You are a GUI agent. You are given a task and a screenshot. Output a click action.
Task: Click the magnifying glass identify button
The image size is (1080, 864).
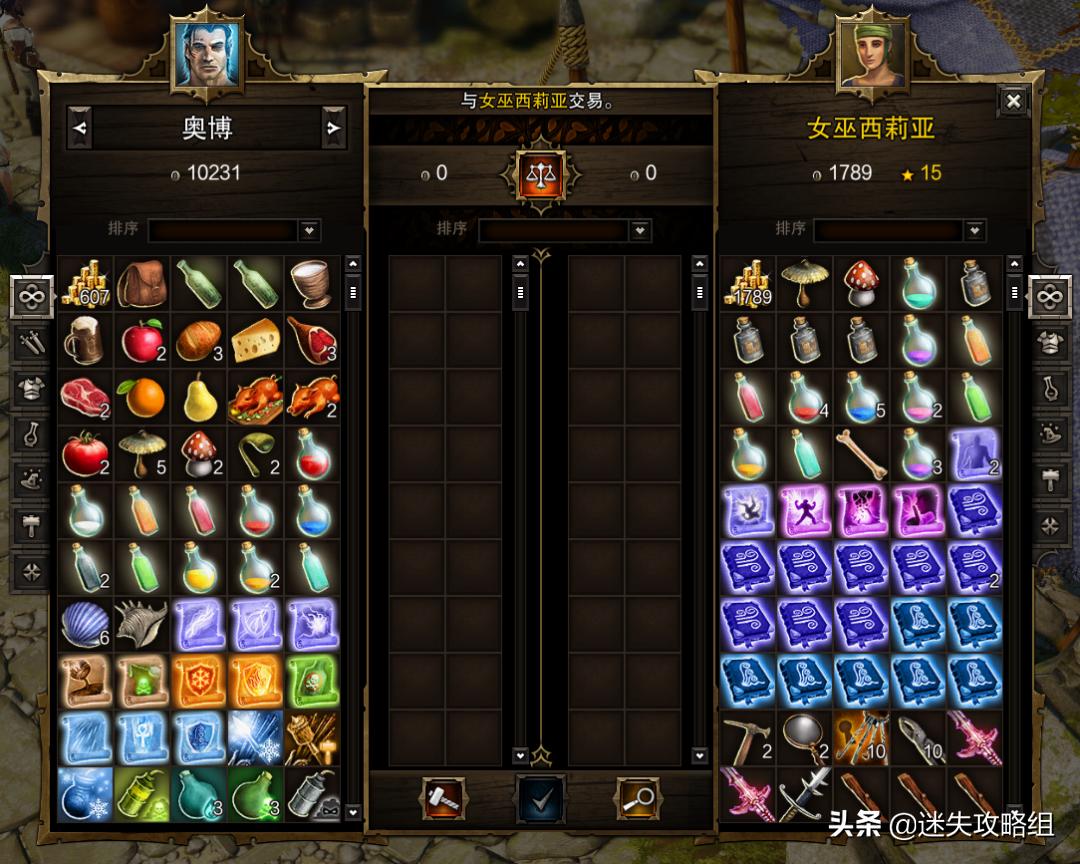(638, 797)
